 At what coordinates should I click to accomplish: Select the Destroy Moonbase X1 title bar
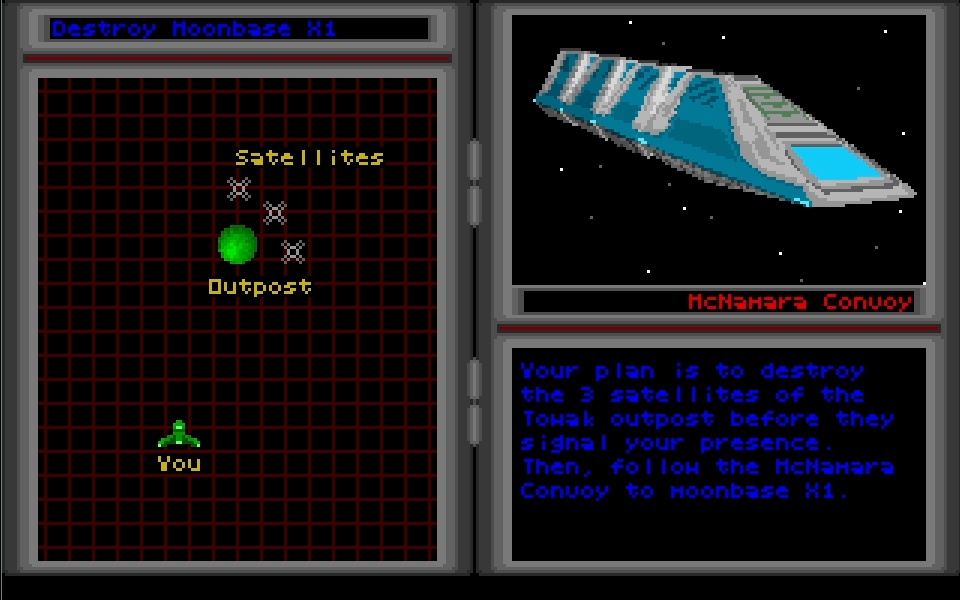(x=238, y=28)
